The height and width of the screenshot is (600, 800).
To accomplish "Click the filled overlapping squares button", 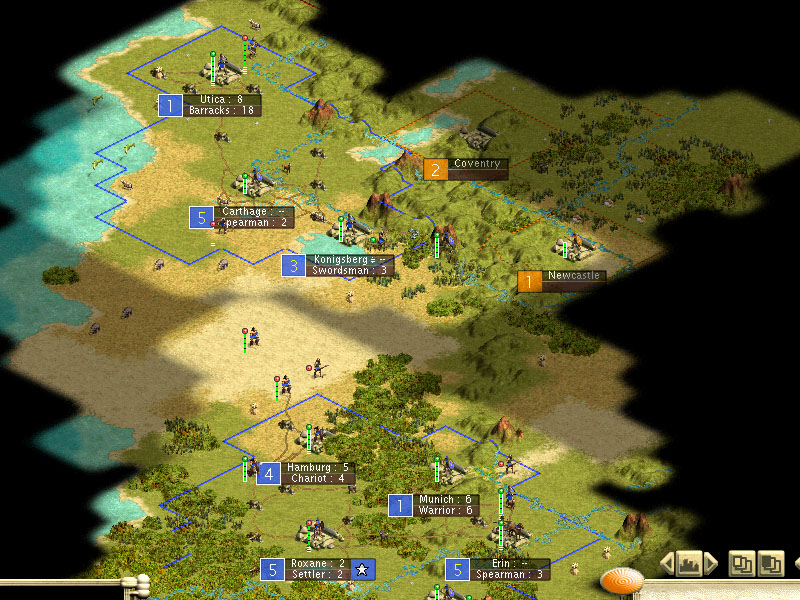I will click(771, 564).
